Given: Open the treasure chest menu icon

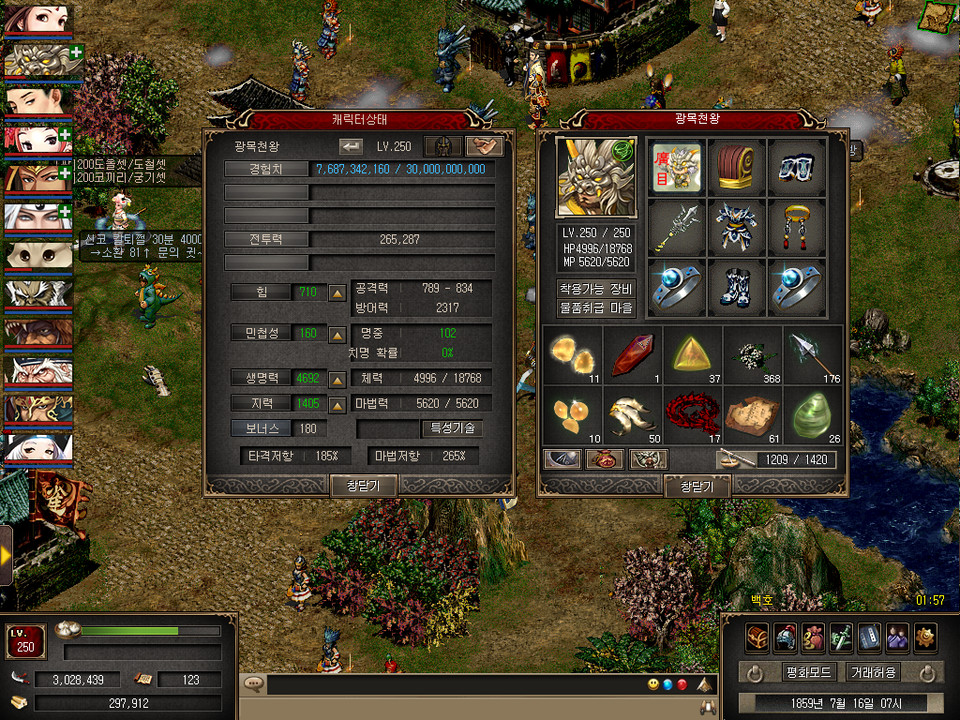Looking at the screenshot, I should 757,636.
